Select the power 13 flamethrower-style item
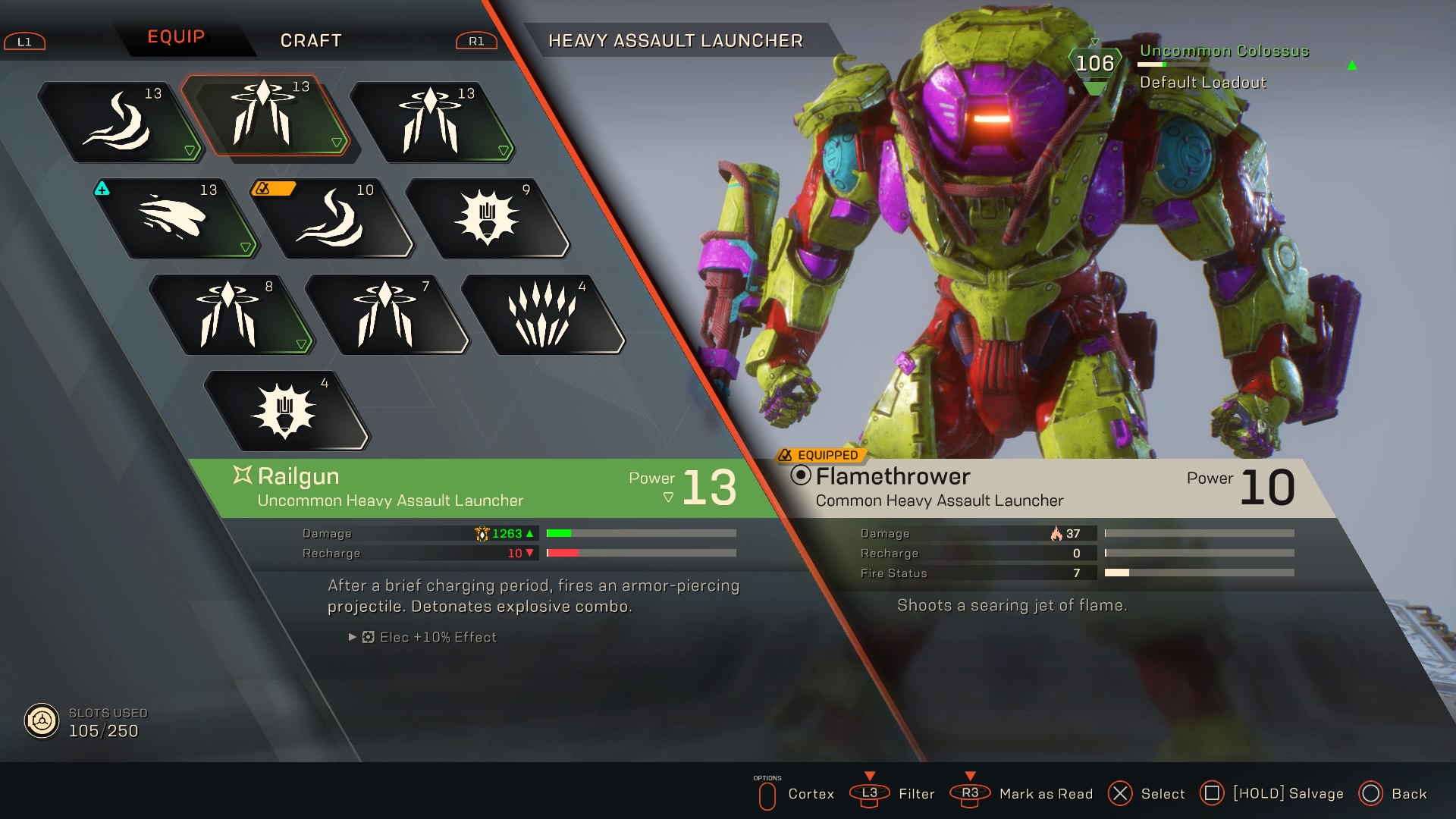Viewport: 1456px width, 819px height. (125, 121)
